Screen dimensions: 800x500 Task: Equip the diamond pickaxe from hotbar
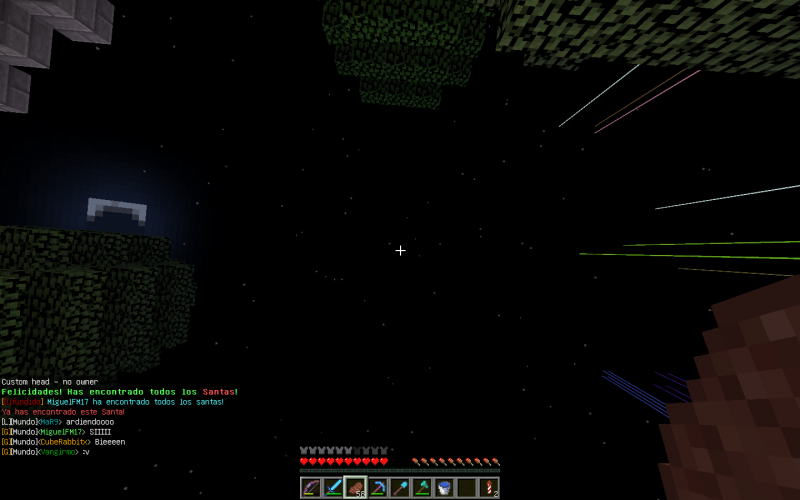378,488
